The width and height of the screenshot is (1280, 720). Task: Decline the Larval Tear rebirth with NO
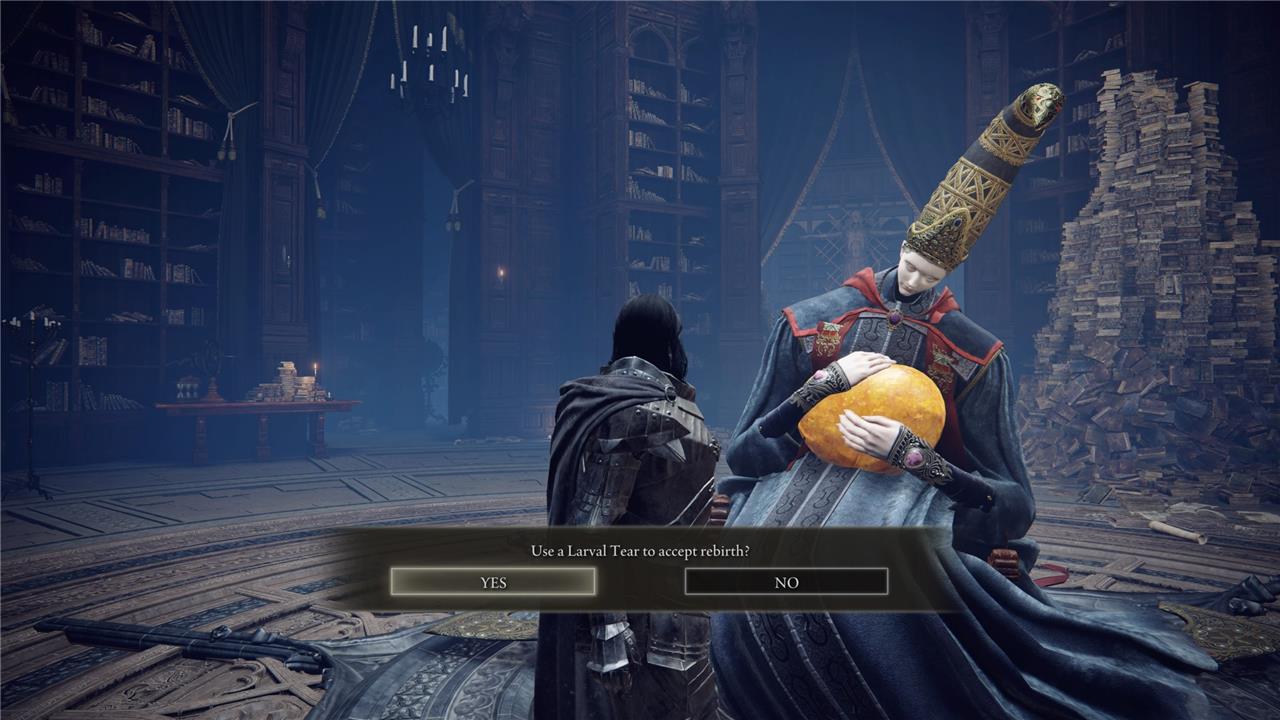(786, 582)
